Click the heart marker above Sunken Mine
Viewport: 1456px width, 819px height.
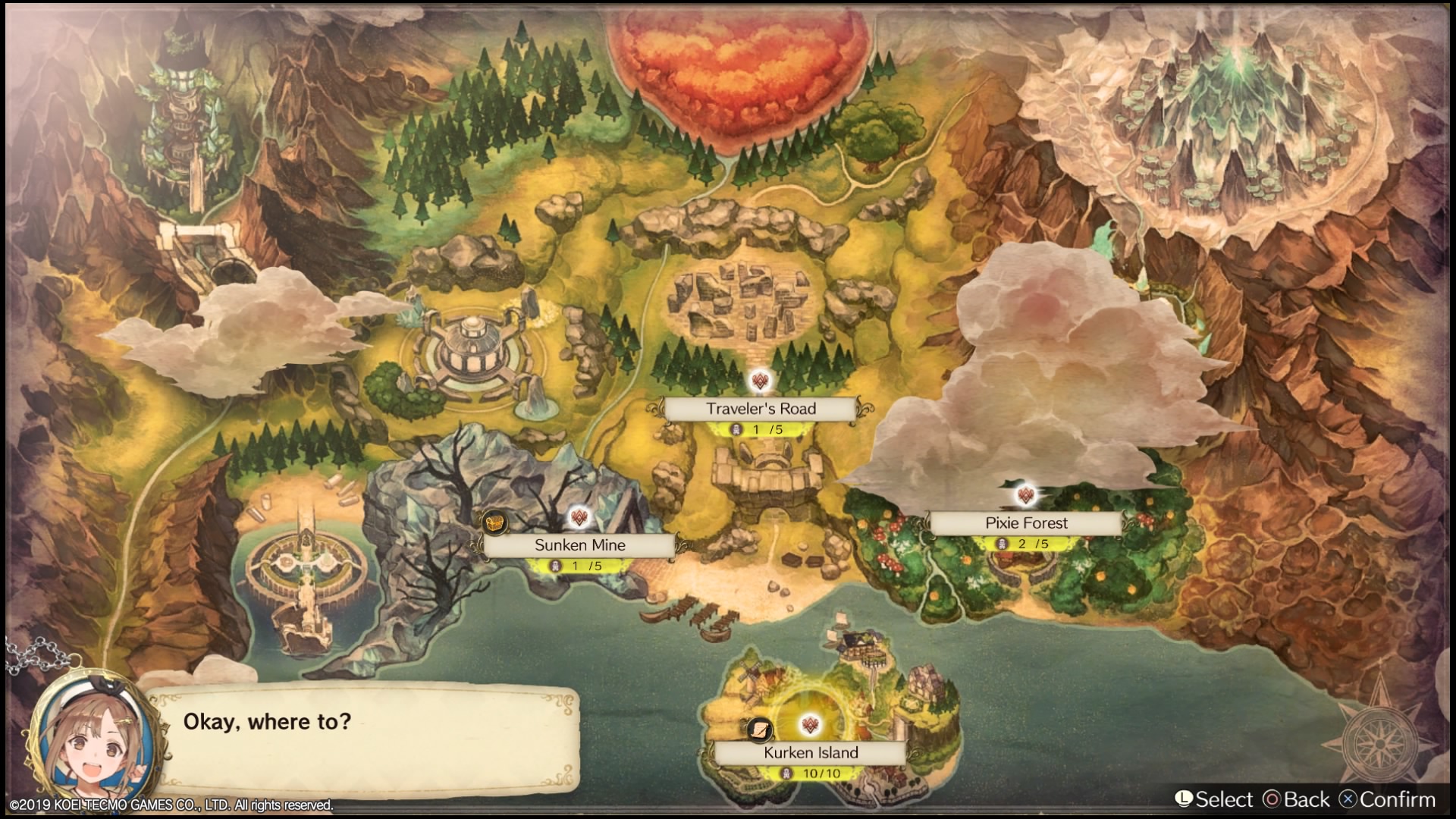580,519
